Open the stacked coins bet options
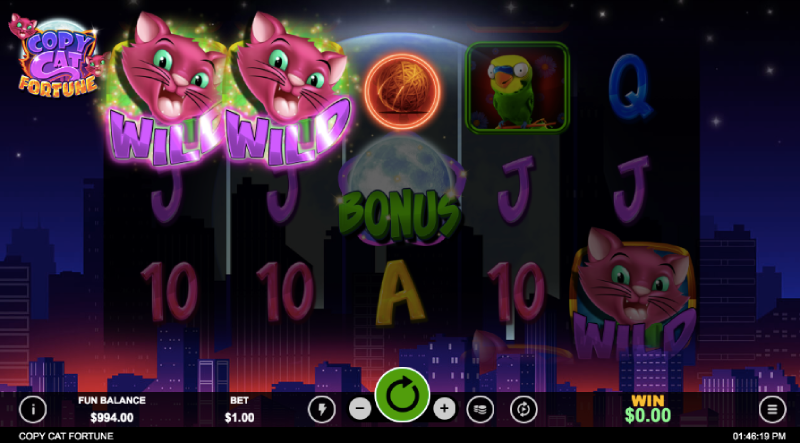Image resolution: width=800 pixels, height=443 pixels. point(480,408)
